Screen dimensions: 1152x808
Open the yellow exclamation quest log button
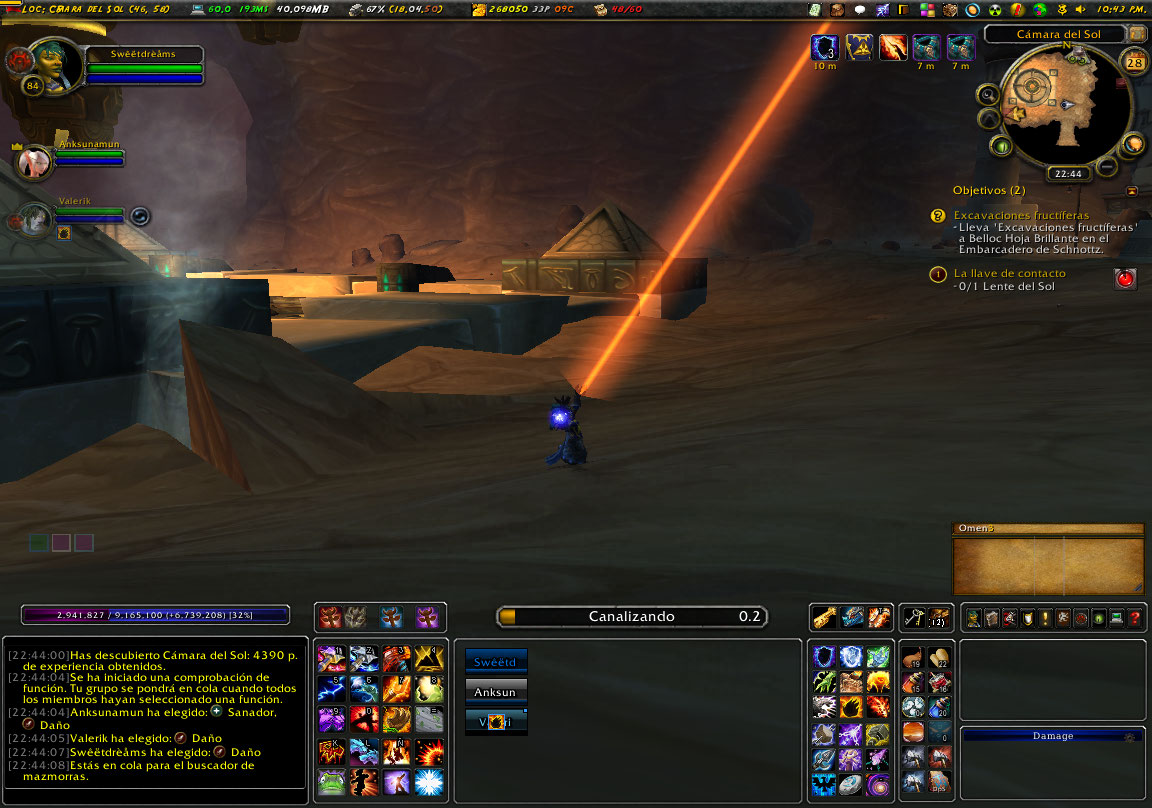coord(1045,618)
